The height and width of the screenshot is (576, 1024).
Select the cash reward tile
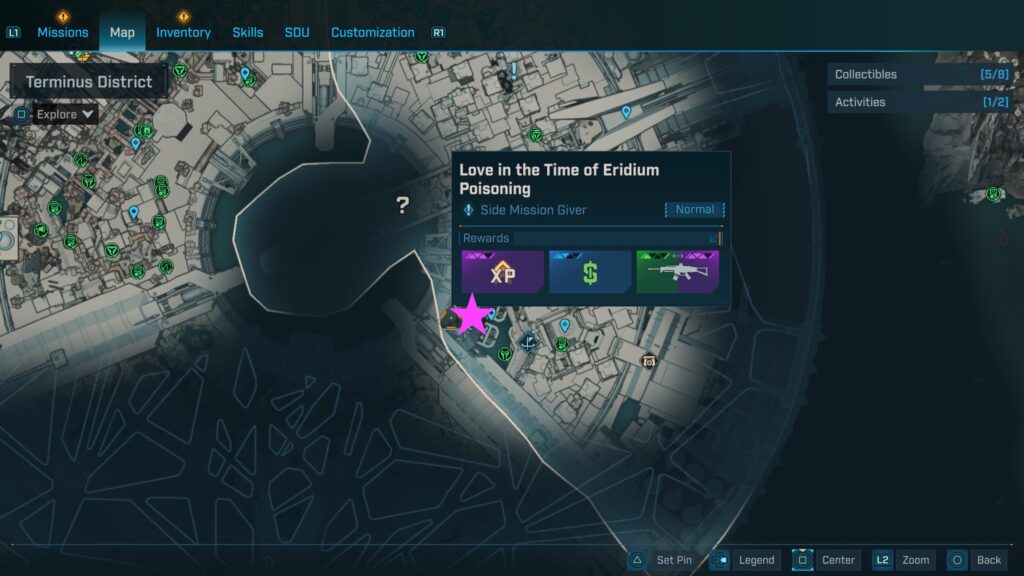pyautogui.click(x=590, y=272)
